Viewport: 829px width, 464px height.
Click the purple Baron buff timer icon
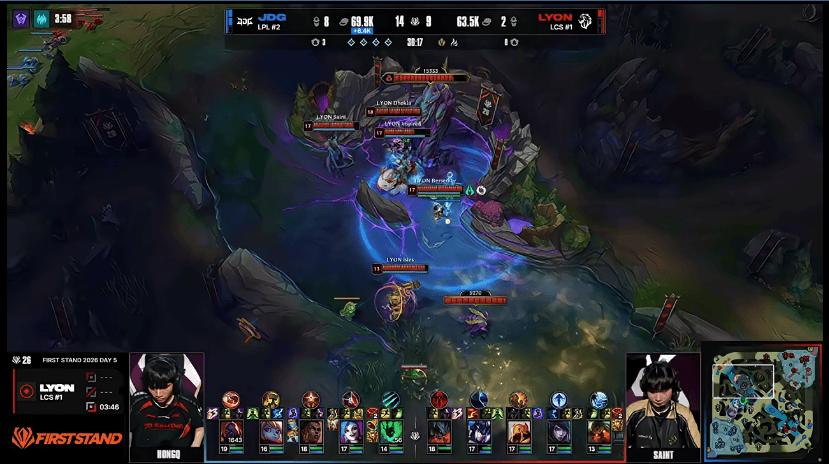pos(19,18)
